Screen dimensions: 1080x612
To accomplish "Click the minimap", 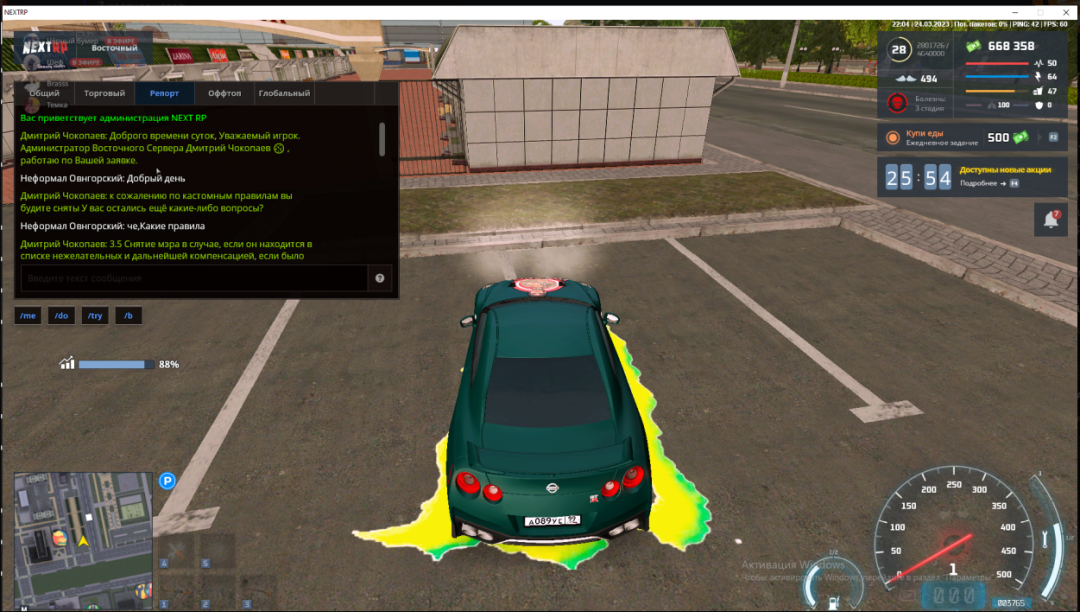I will point(82,540).
